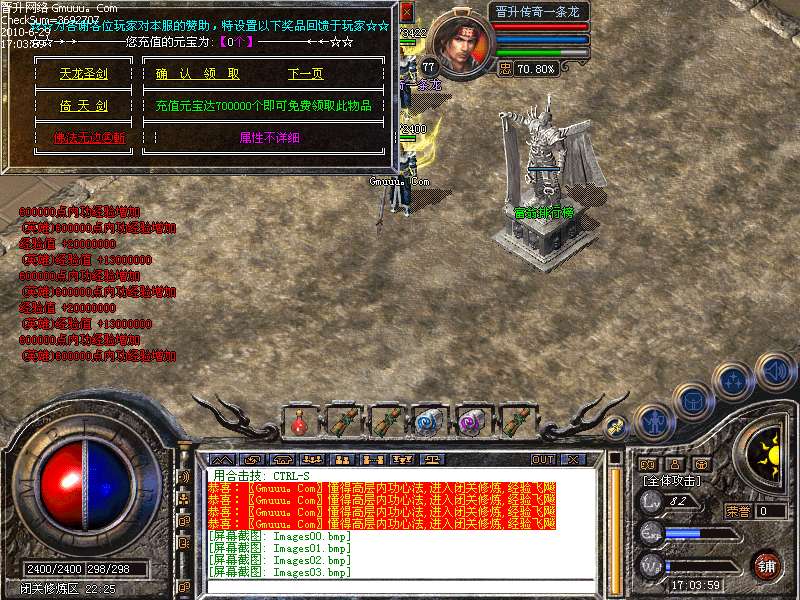
Task: Select the purple swirl scroll belt slot
Action: point(470,422)
